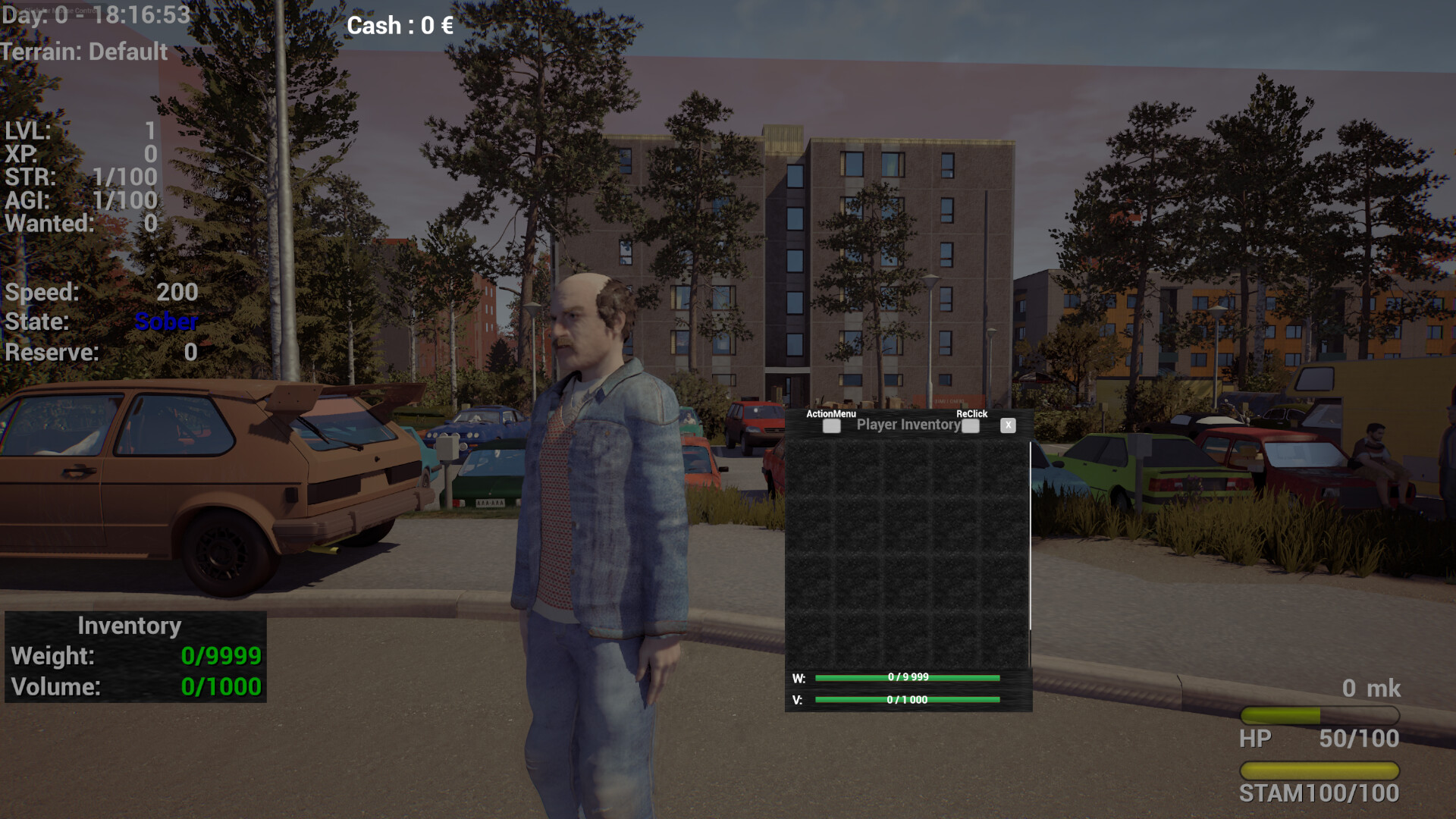Expand the Terrain: Default readout
Screen dimensions: 1456x819
coord(83,52)
